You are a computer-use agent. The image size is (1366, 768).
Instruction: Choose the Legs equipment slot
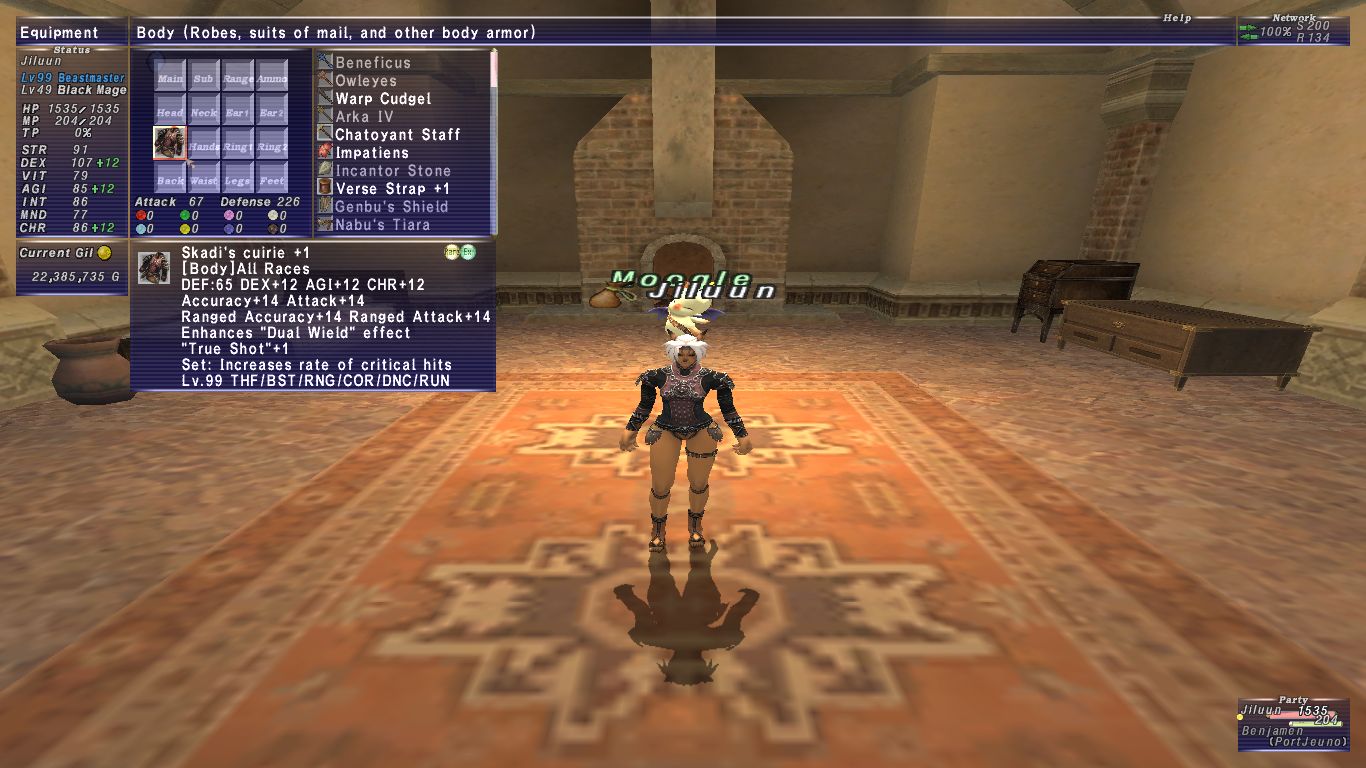pos(238,179)
